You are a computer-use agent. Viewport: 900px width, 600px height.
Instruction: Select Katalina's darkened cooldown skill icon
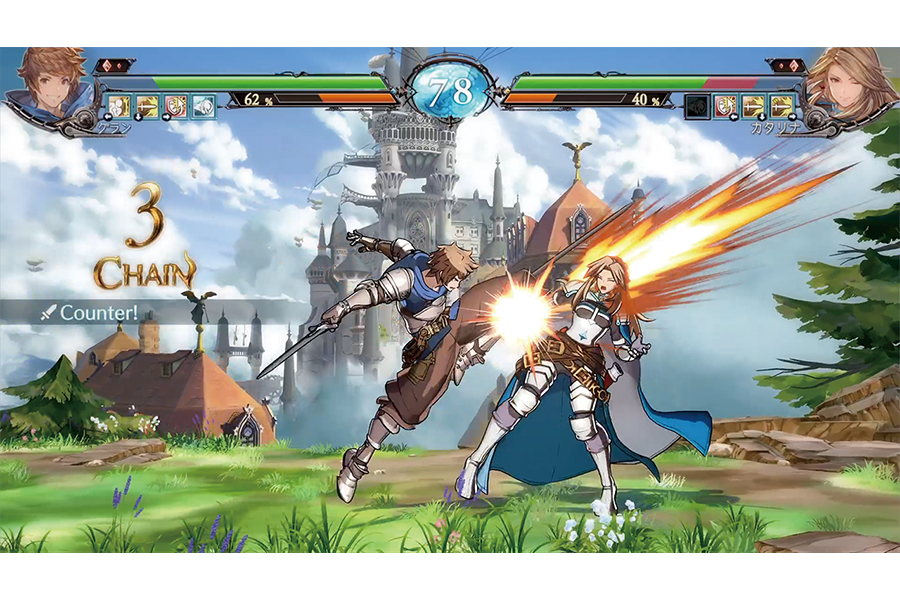[x=697, y=106]
